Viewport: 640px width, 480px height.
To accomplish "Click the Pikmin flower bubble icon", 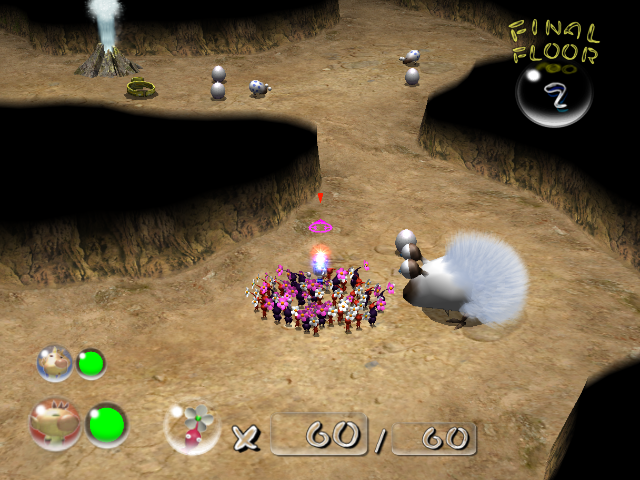I will pyautogui.click(x=192, y=427).
